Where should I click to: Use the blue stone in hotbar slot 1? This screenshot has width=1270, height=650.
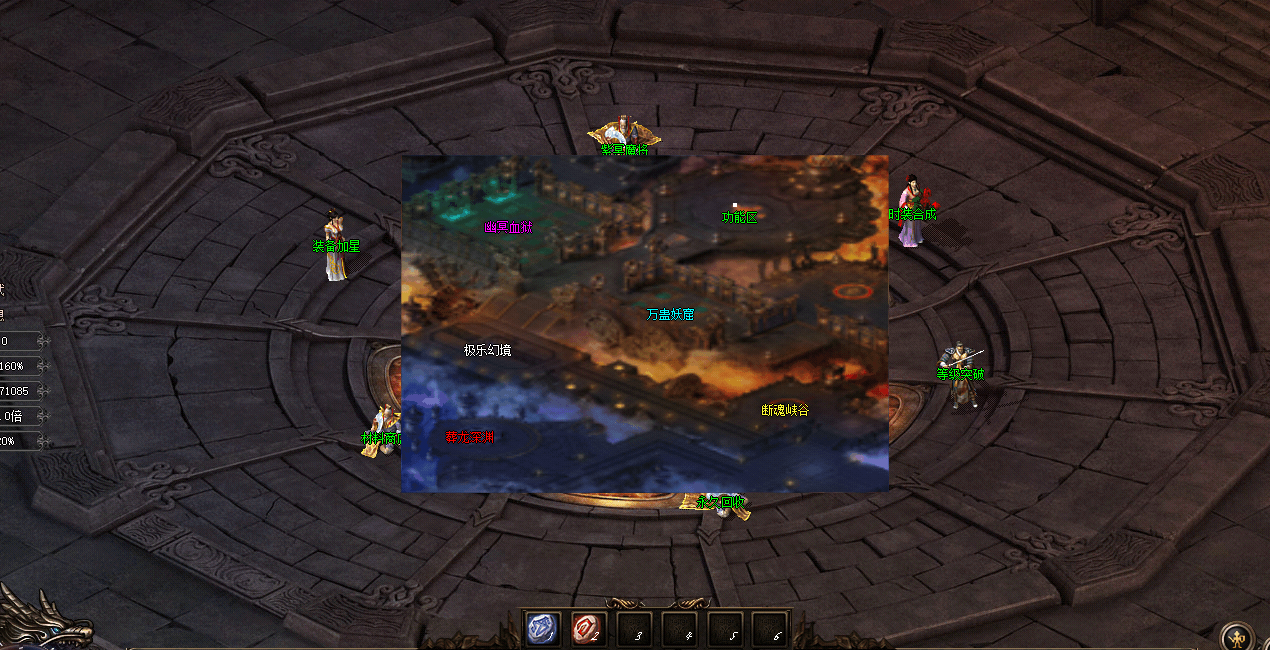coord(543,629)
